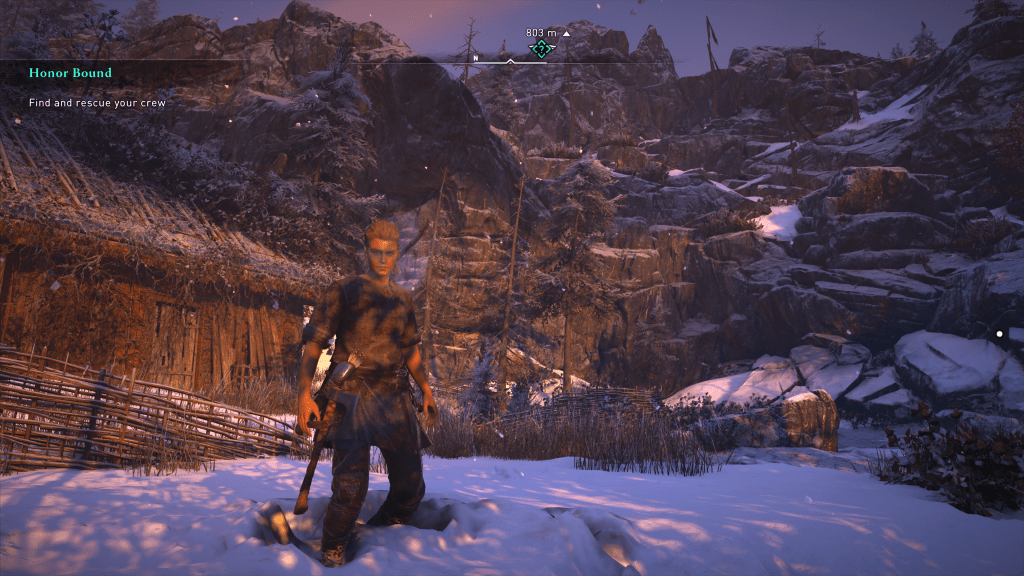
Task: Click the green quest marker on the compass
Action: click(x=541, y=48)
